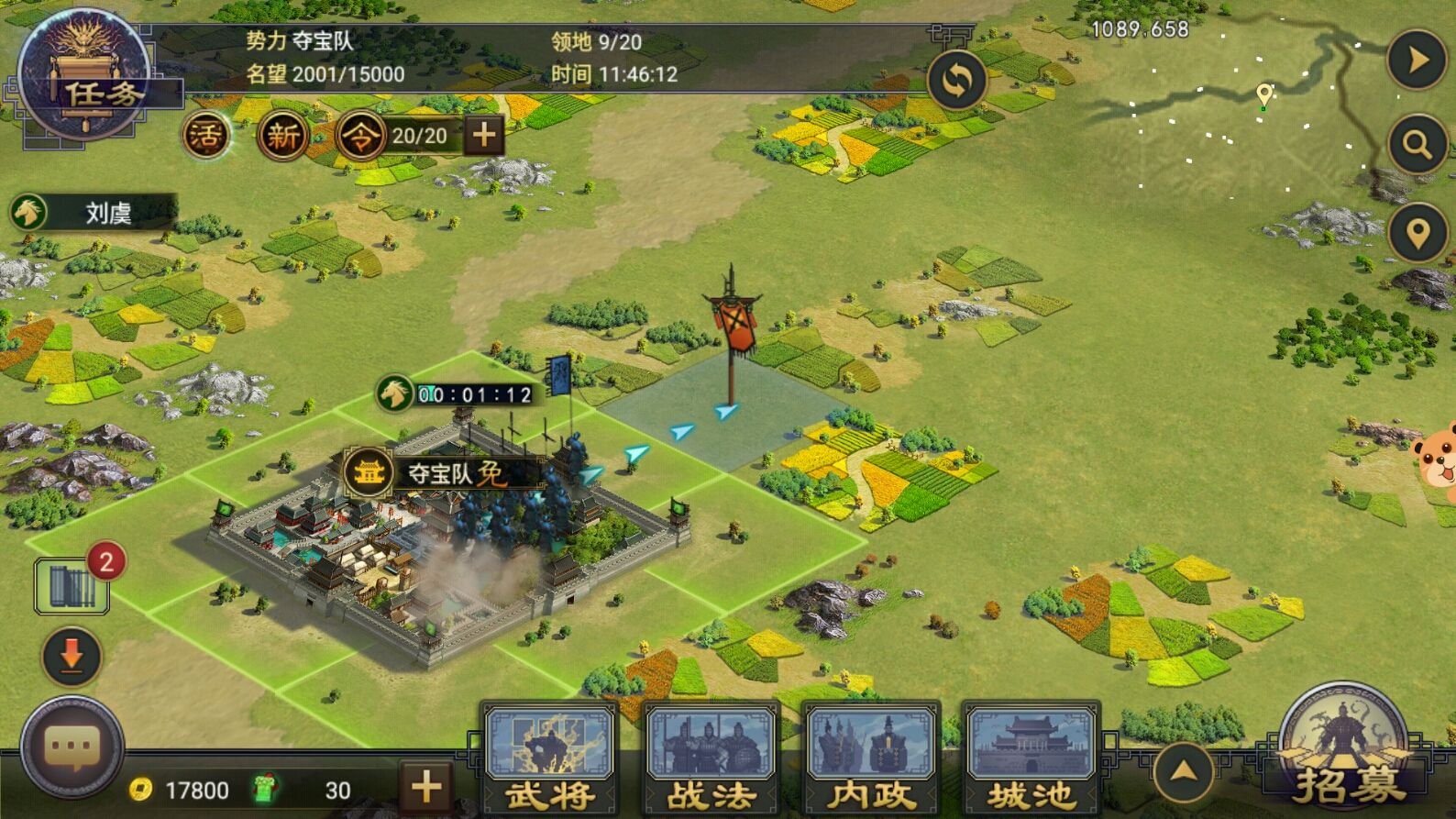Open the magnifying glass search
1456x819 pixels.
click(1417, 144)
